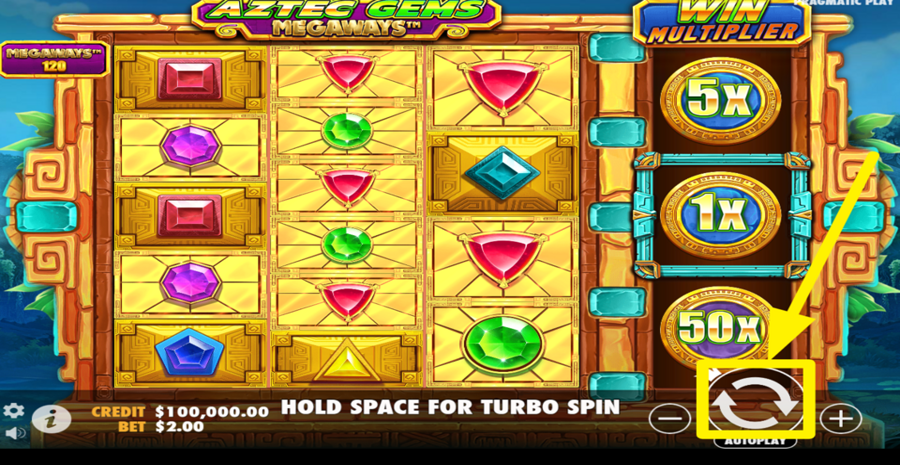Spin the reels with the circular arrows button

(x=755, y=402)
